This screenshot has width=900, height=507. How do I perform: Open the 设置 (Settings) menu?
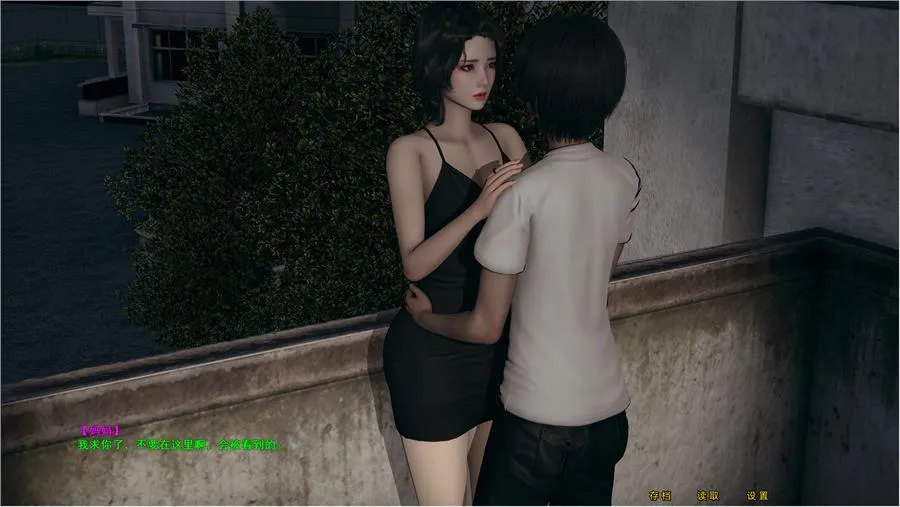click(757, 495)
